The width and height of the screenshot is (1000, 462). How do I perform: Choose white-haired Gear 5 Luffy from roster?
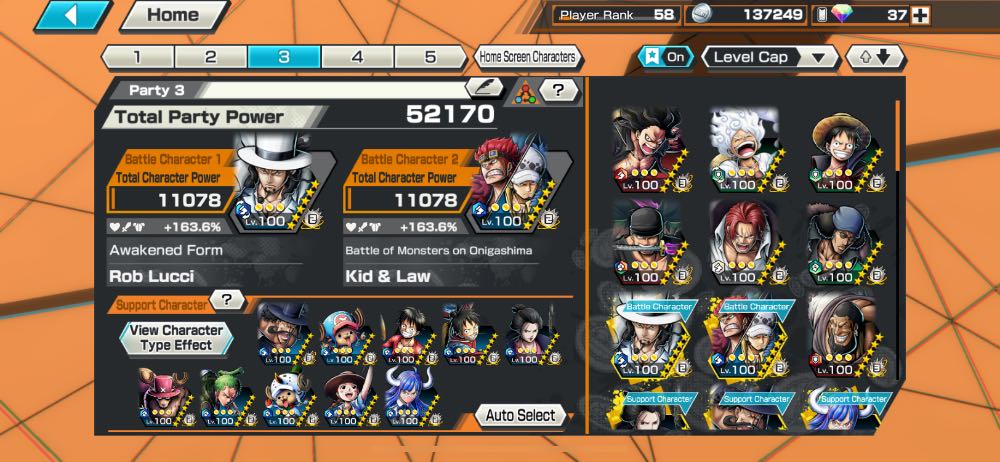pyautogui.click(x=745, y=149)
